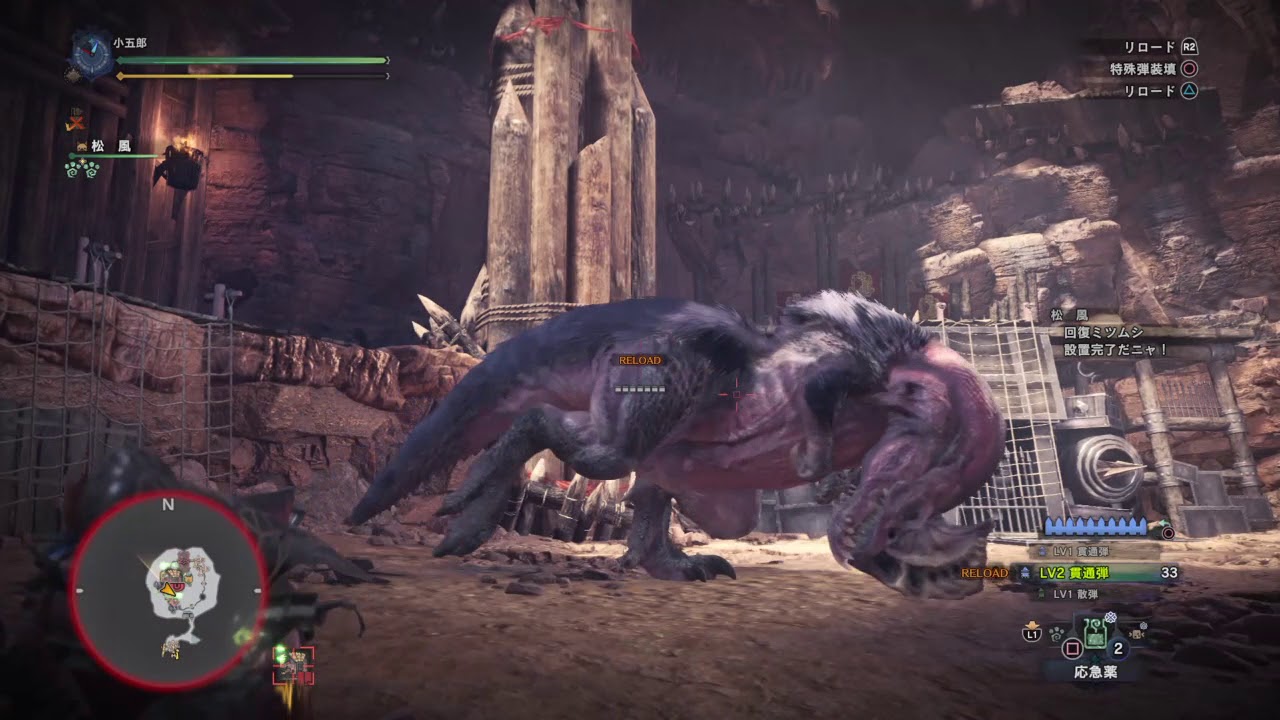Click the slinger ammo icon beside bullet gauge
The height and width of the screenshot is (720, 1280).
[x=1167, y=533]
